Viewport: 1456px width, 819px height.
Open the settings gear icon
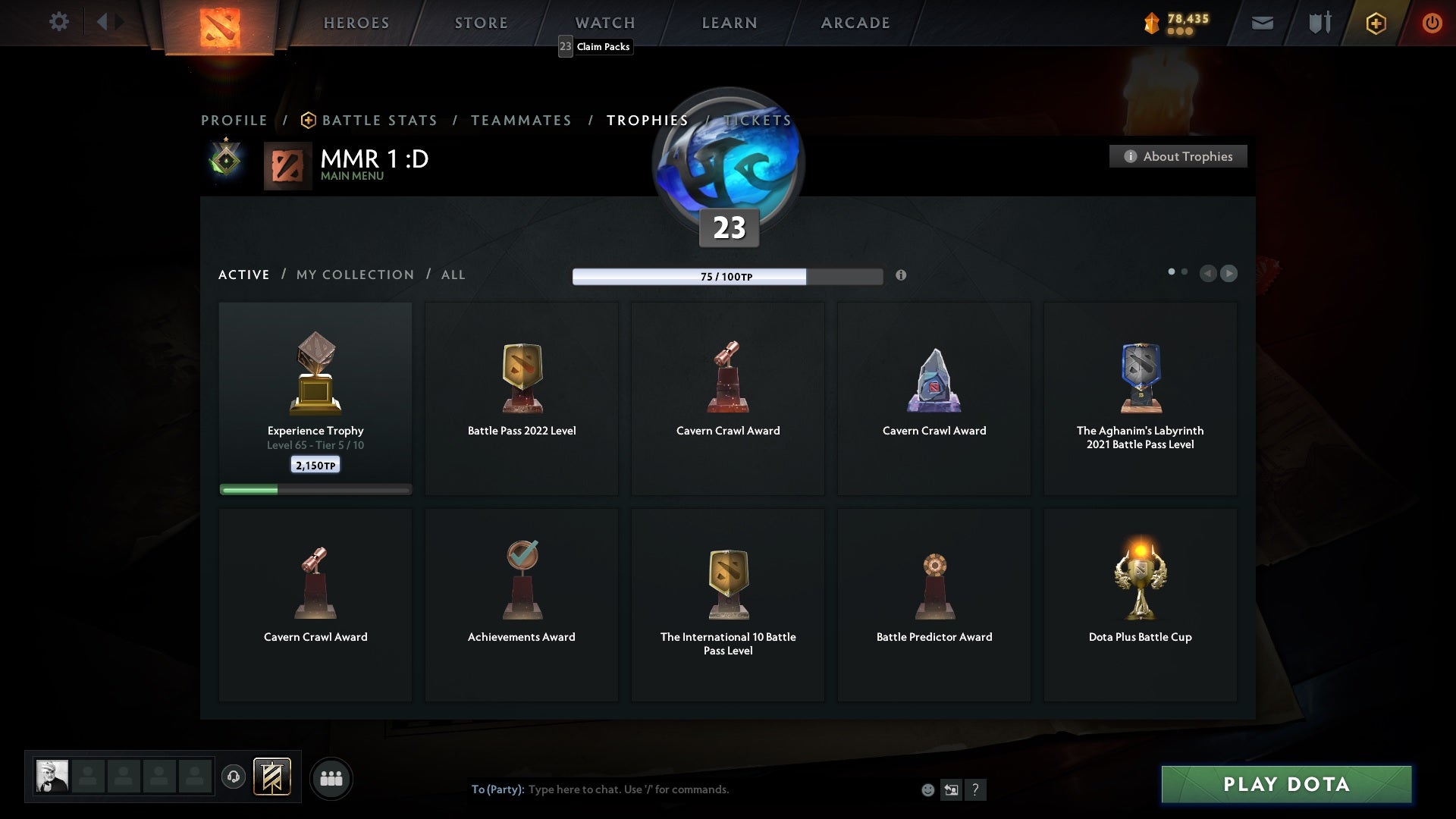click(59, 22)
